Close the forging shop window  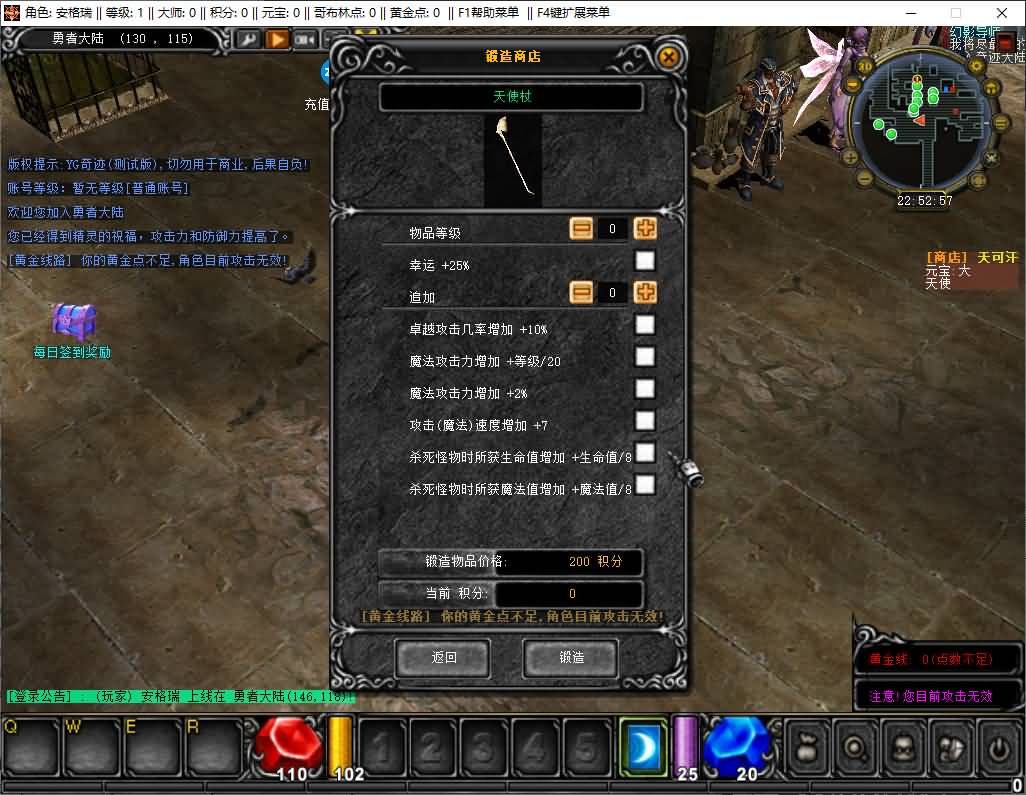(669, 57)
